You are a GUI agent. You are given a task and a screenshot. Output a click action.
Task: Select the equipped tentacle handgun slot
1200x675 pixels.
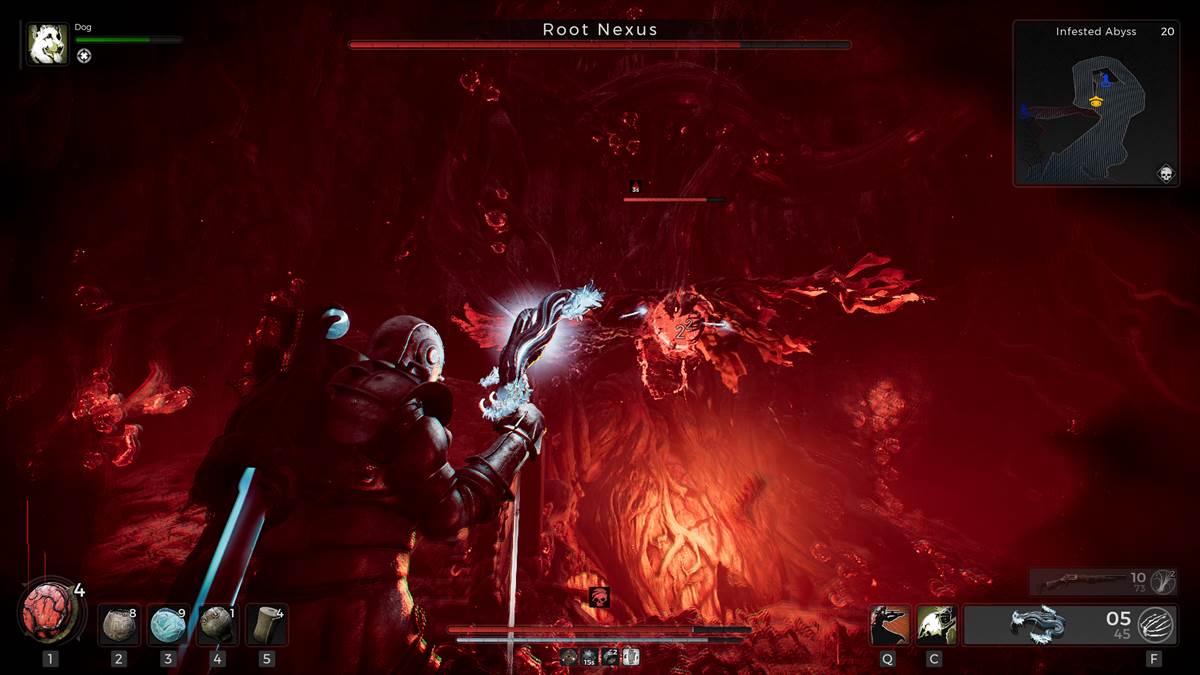click(1040, 625)
